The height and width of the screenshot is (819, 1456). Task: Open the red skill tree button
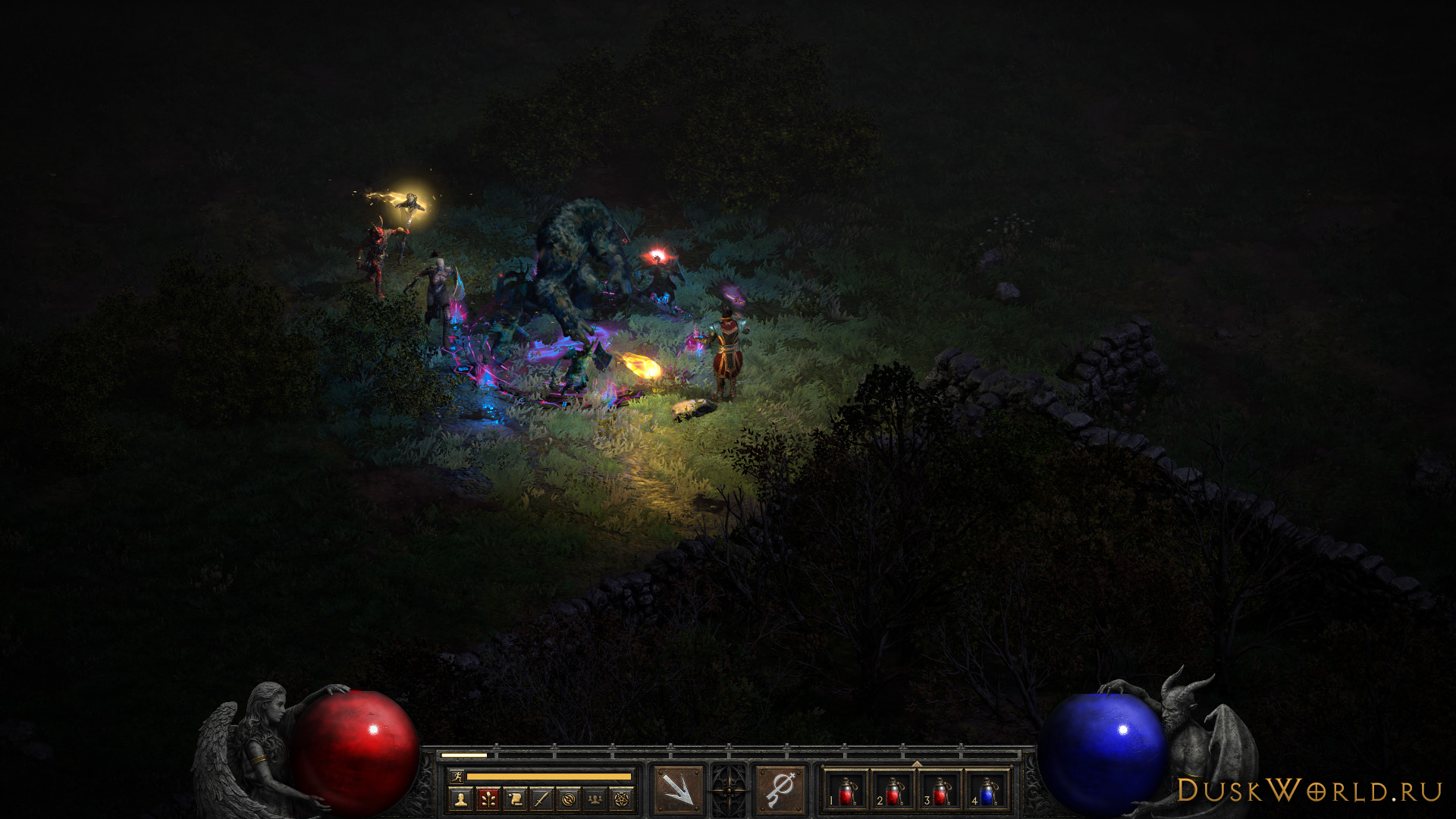[x=488, y=798]
